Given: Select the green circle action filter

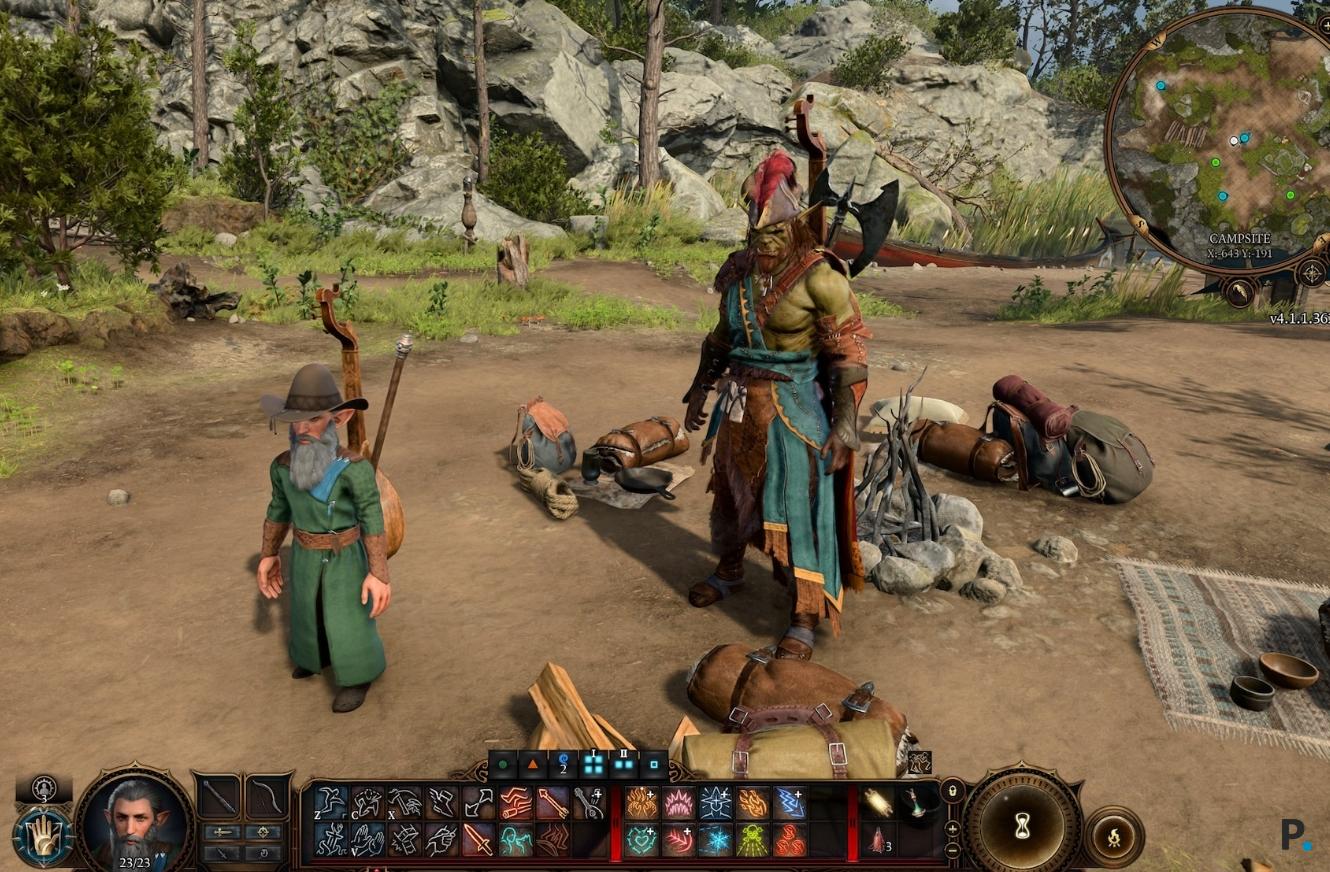Looking at the screenshot, I should pyautogui.click(x=502, y=765).
